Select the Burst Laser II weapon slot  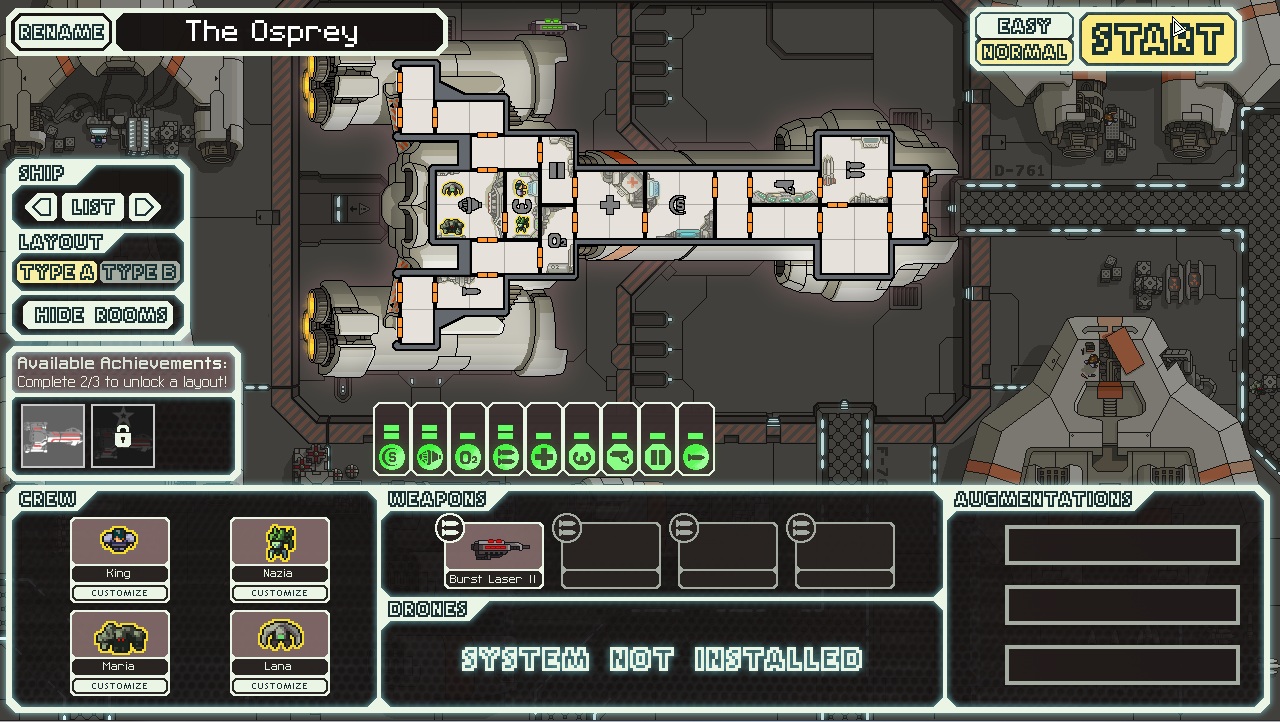[493, 548]
